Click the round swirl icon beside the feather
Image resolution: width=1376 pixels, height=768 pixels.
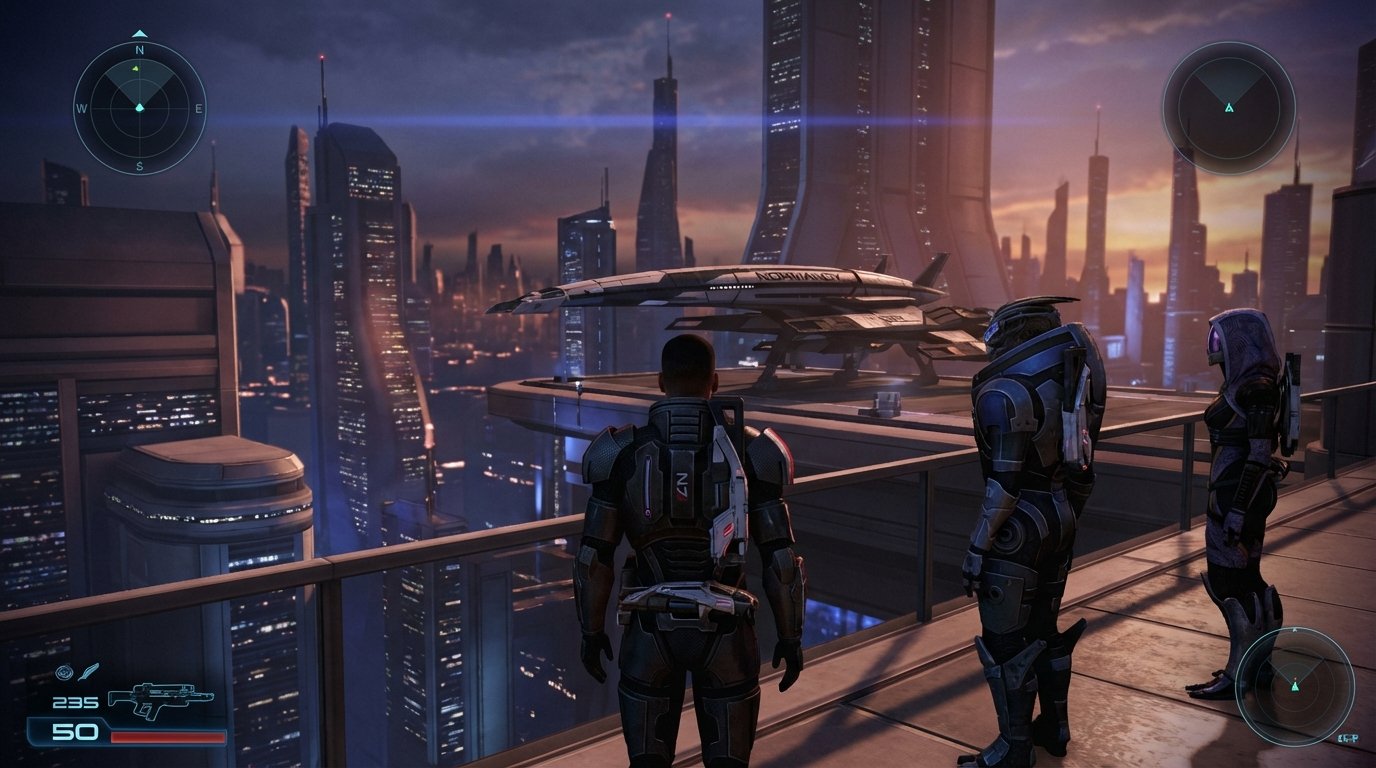coord(65,672)
